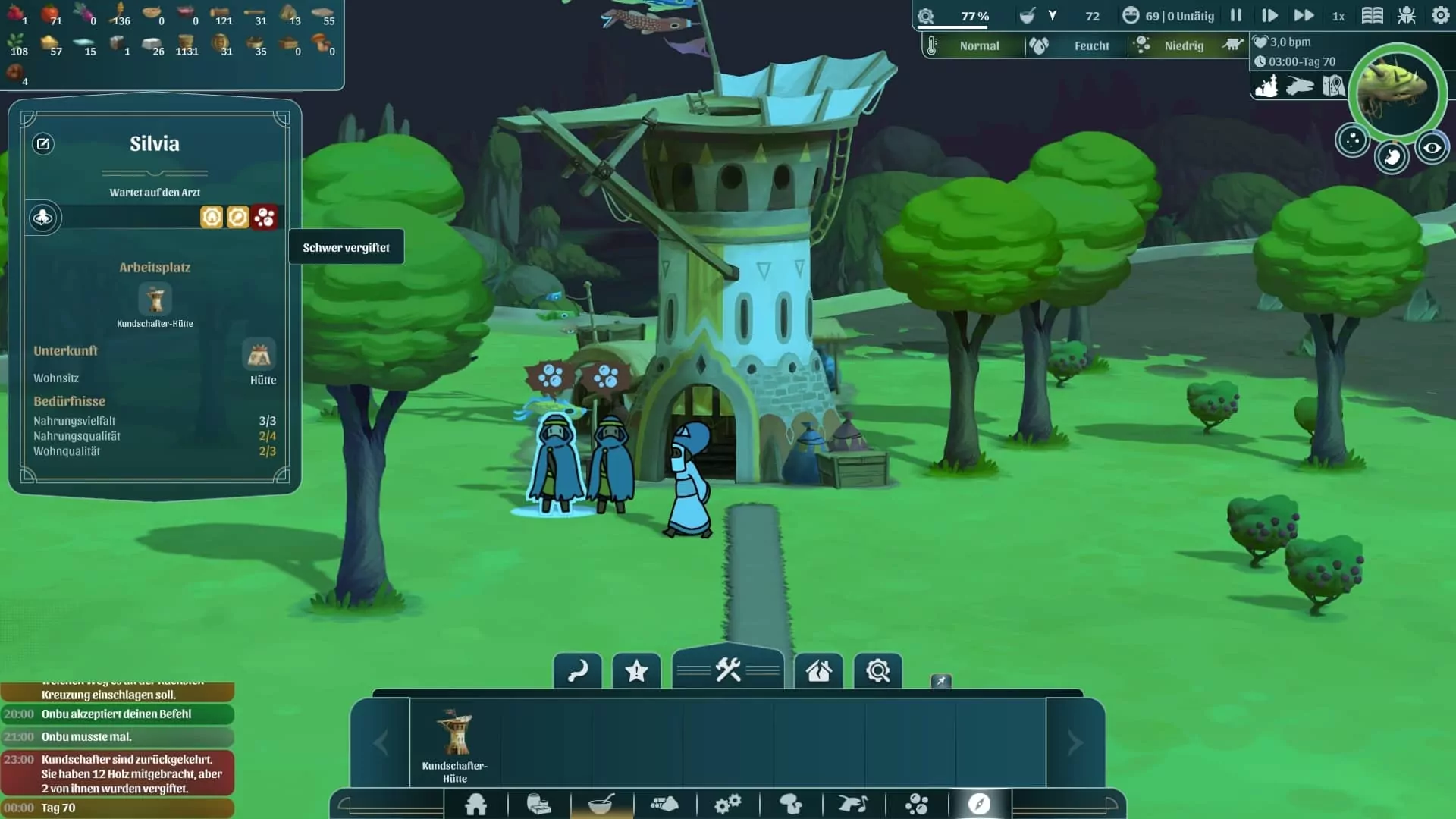Edit Silvia's name with pencil icon
The height and width of the screenshot is (819, 1456).
click(43, 144)
